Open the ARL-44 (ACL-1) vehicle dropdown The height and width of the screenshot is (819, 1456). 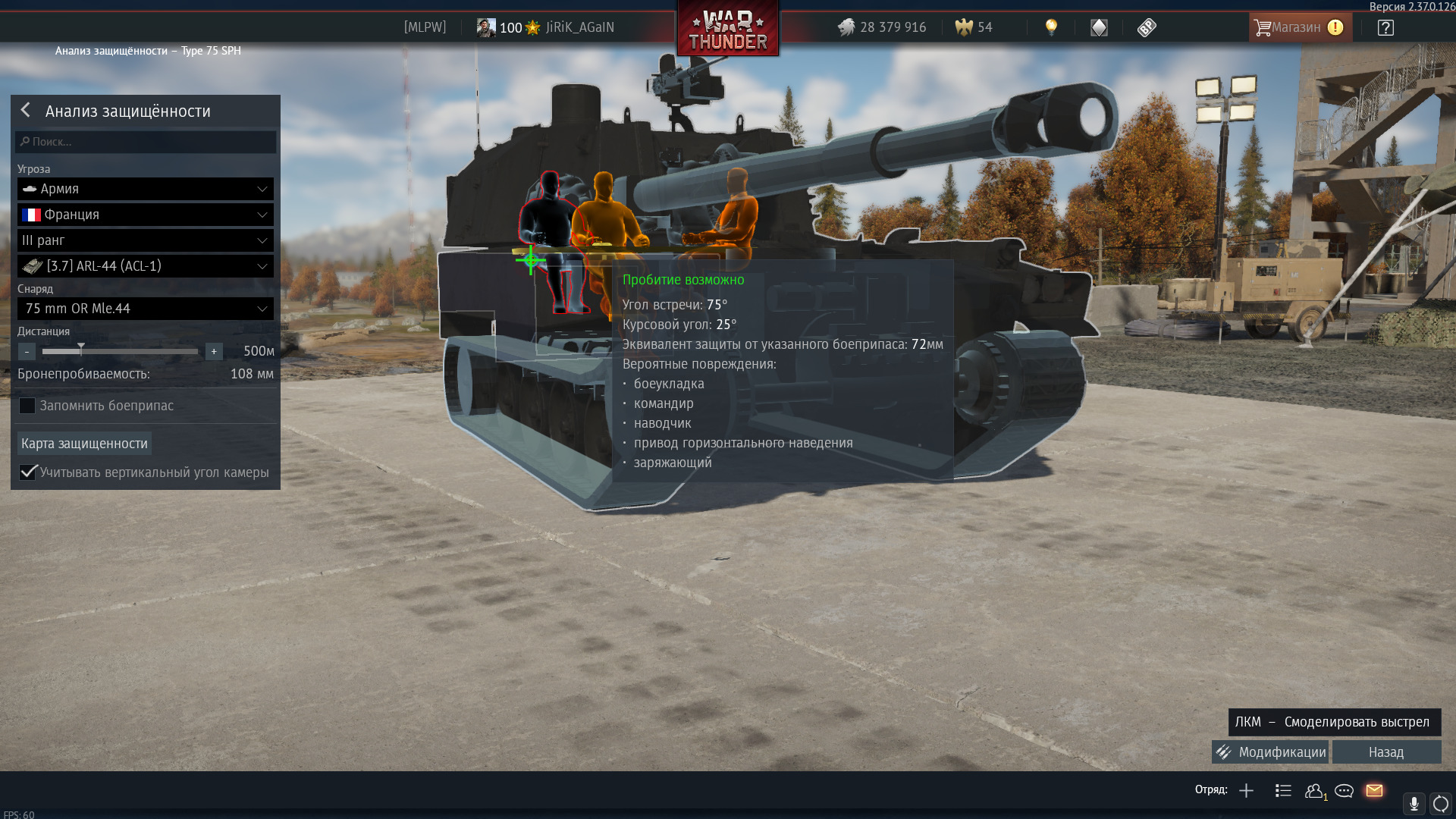coord(146,266)
